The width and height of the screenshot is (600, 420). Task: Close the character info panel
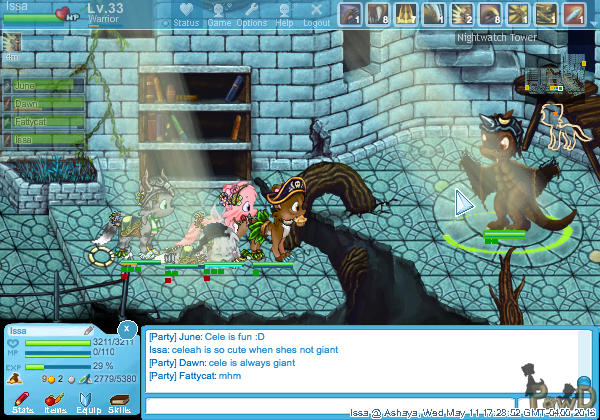pos(126,328)
